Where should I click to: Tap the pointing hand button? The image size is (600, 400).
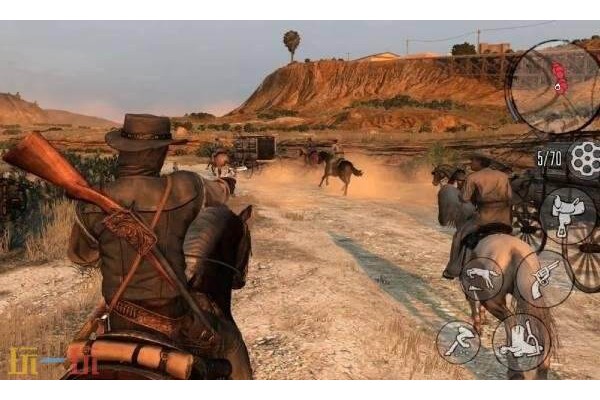click(482, 279)
